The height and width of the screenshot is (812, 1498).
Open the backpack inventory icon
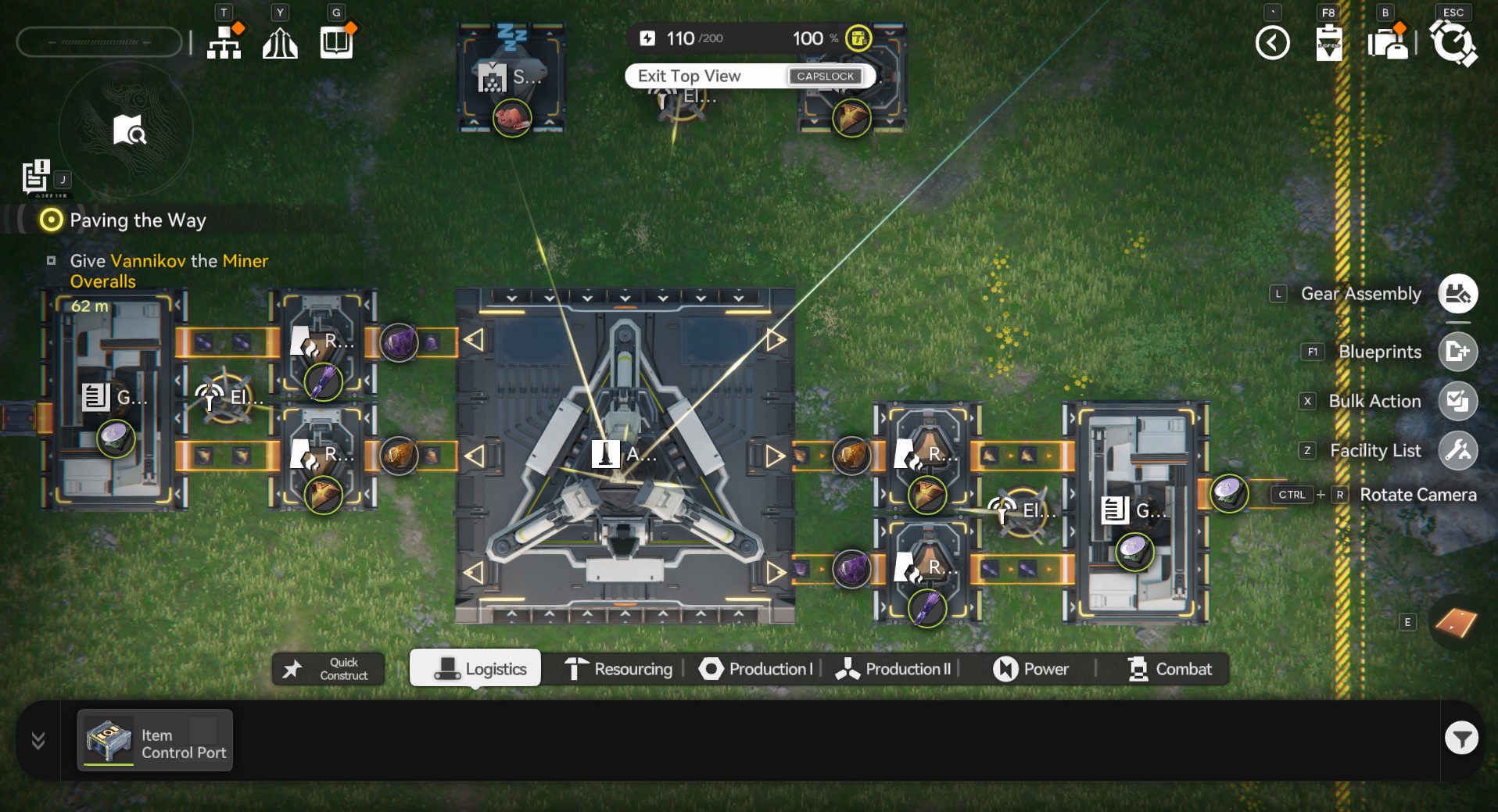[x=1388, y=43]
